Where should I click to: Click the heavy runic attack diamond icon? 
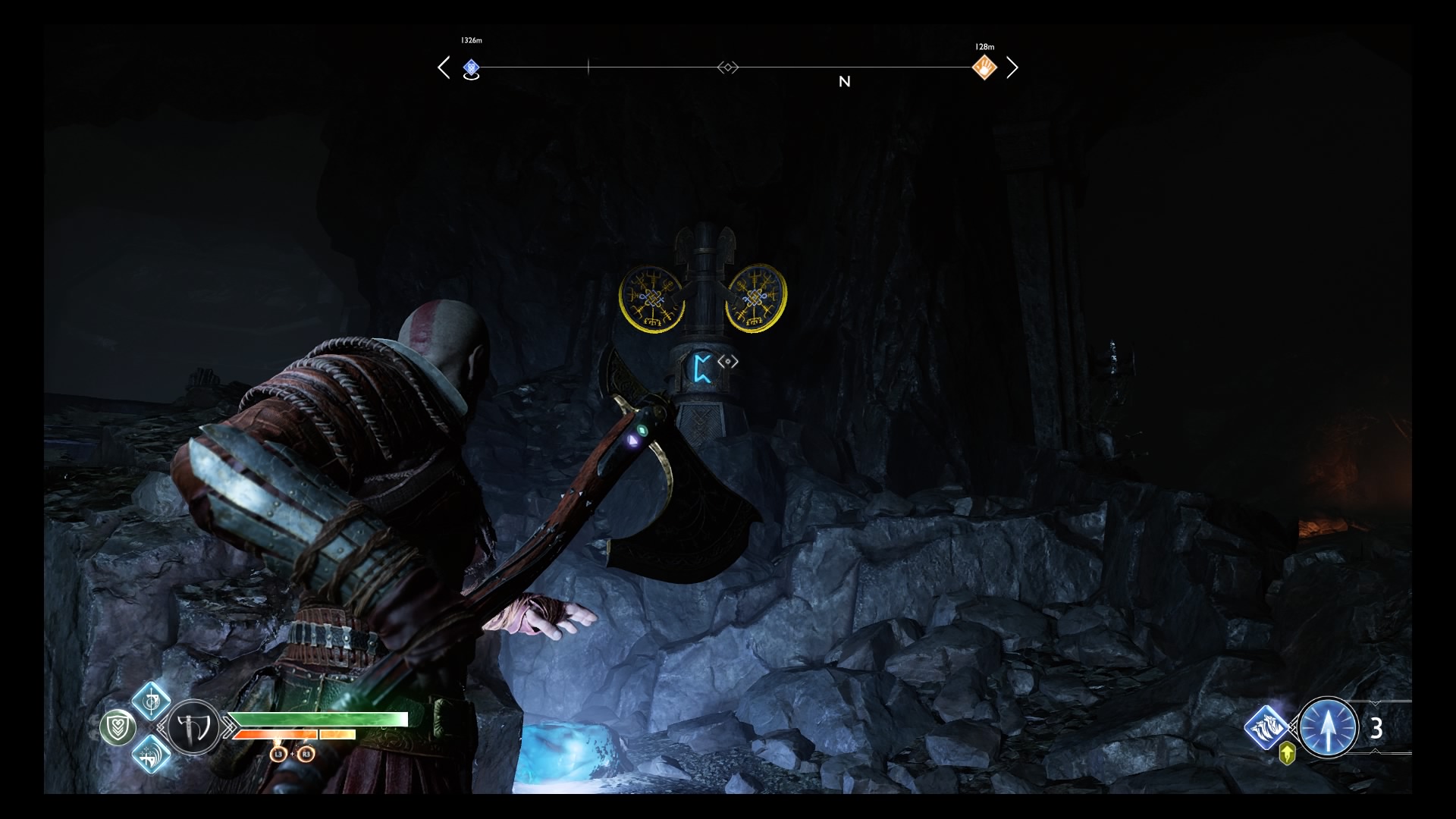[152, 755]
